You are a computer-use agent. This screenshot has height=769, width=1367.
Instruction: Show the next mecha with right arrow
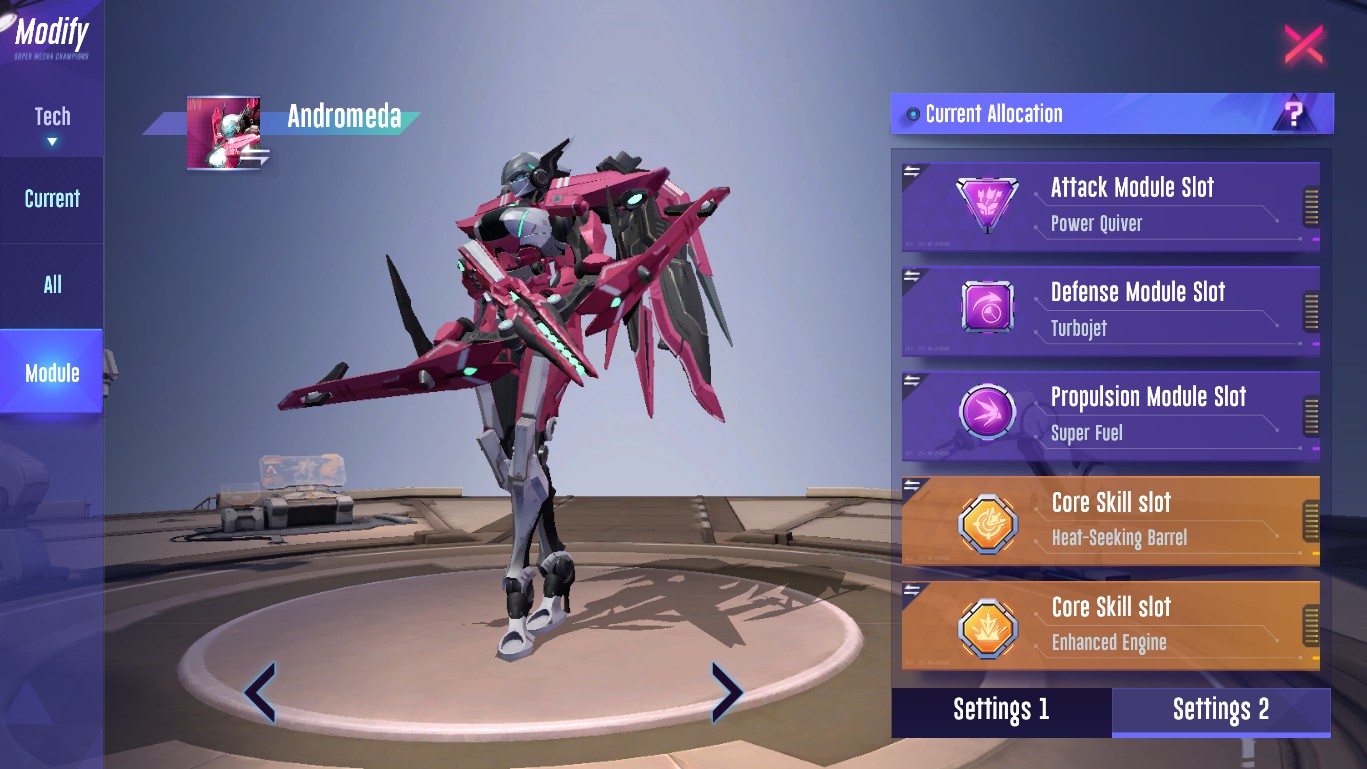[726, 691]
